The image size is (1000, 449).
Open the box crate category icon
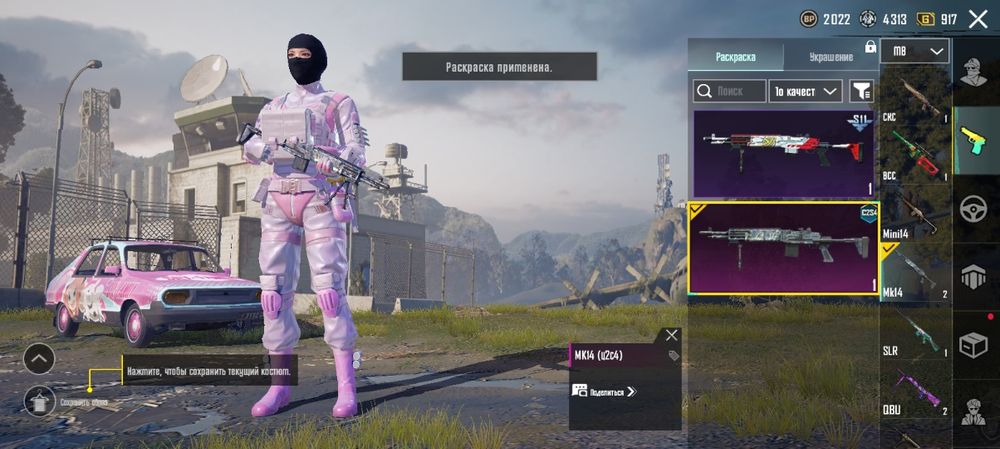[974, 344]
